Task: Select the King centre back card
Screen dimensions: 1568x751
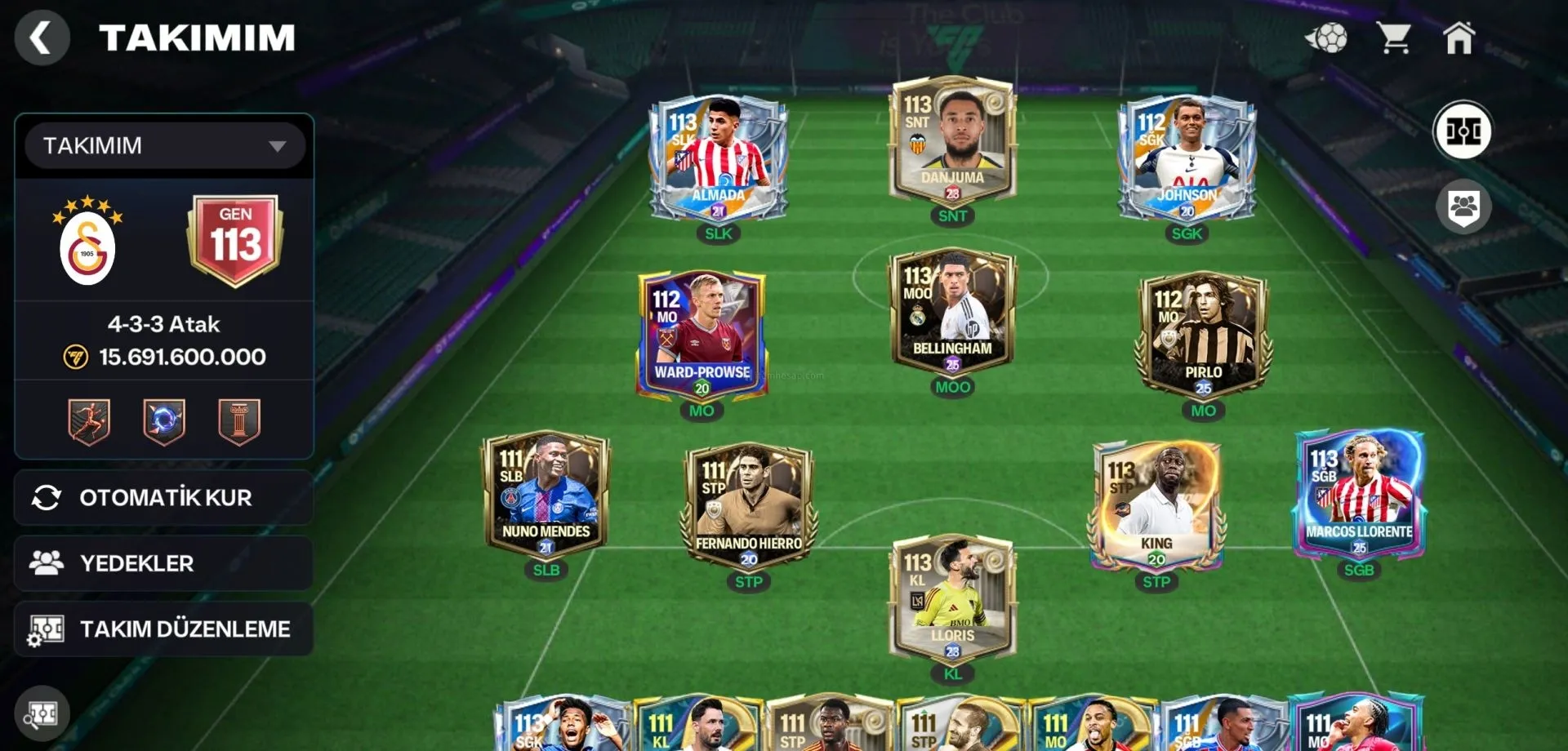Action: [1156, 506]
